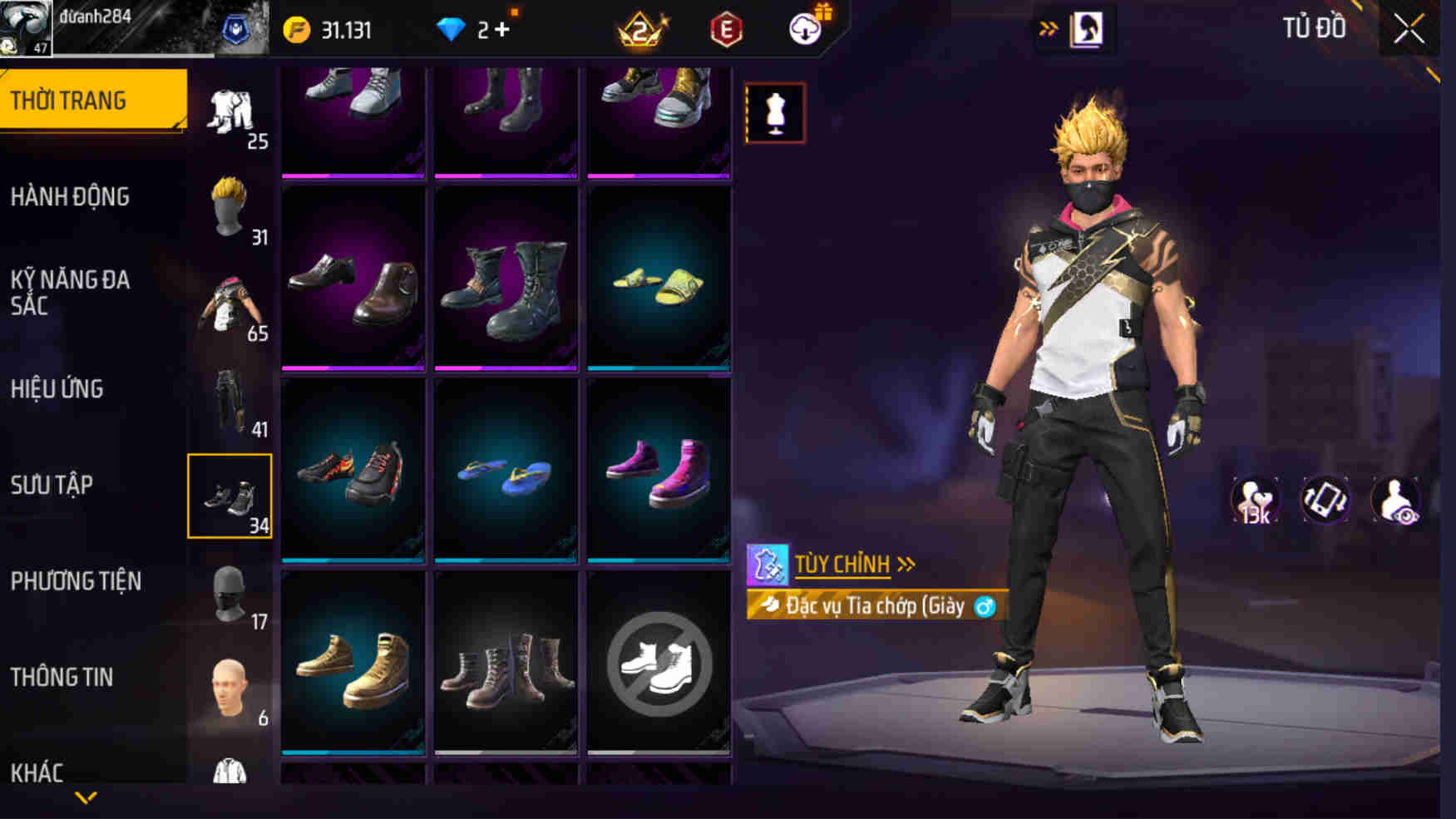The width and height of the screenshot is (1456, 819).
Task: Open the diamond balance icon
Action: [452, 27]
